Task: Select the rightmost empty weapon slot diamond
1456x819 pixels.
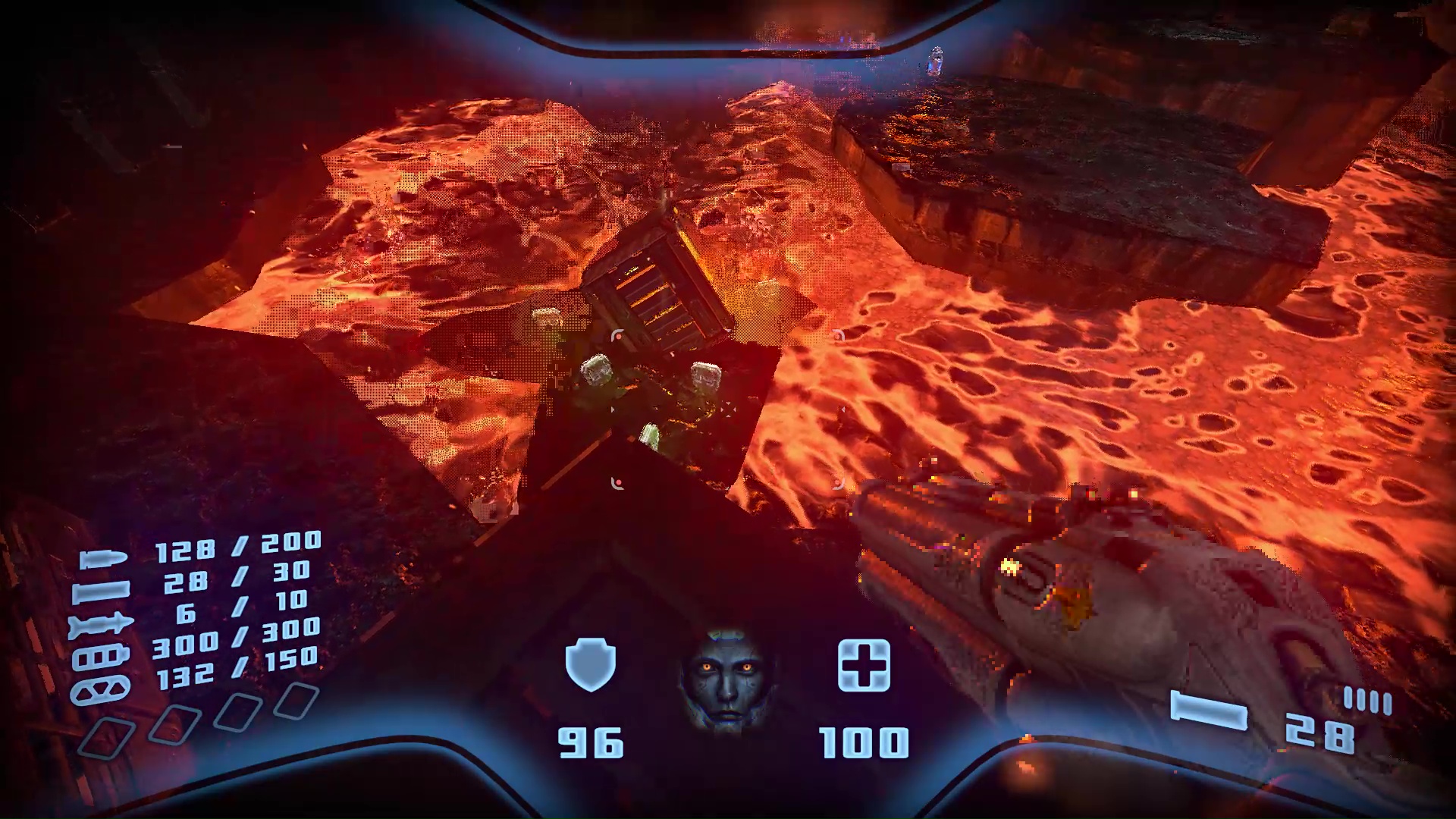Action: (296, 699)
